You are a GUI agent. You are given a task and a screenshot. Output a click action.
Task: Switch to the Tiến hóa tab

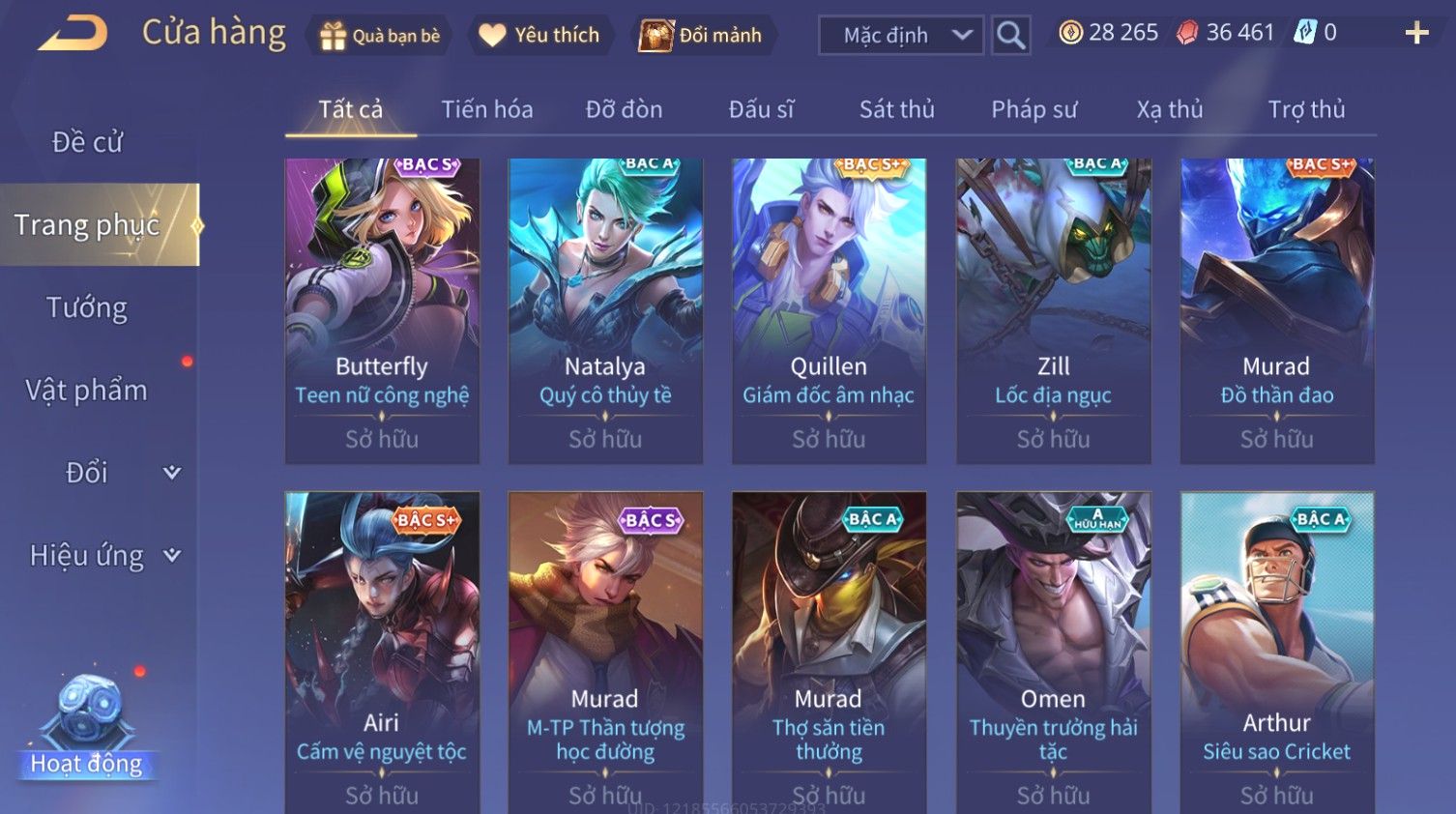point(487,109)
